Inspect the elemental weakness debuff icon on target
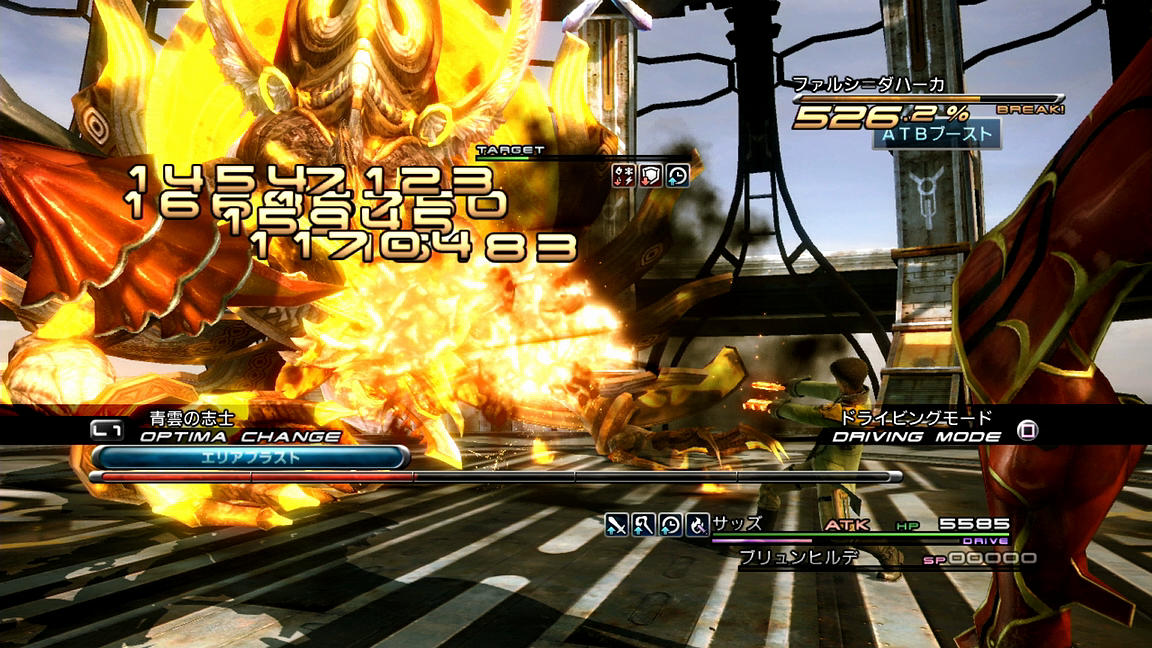The height and width of the screenshot is (648, 1152). pyautogui.click(x=624, y=176)
